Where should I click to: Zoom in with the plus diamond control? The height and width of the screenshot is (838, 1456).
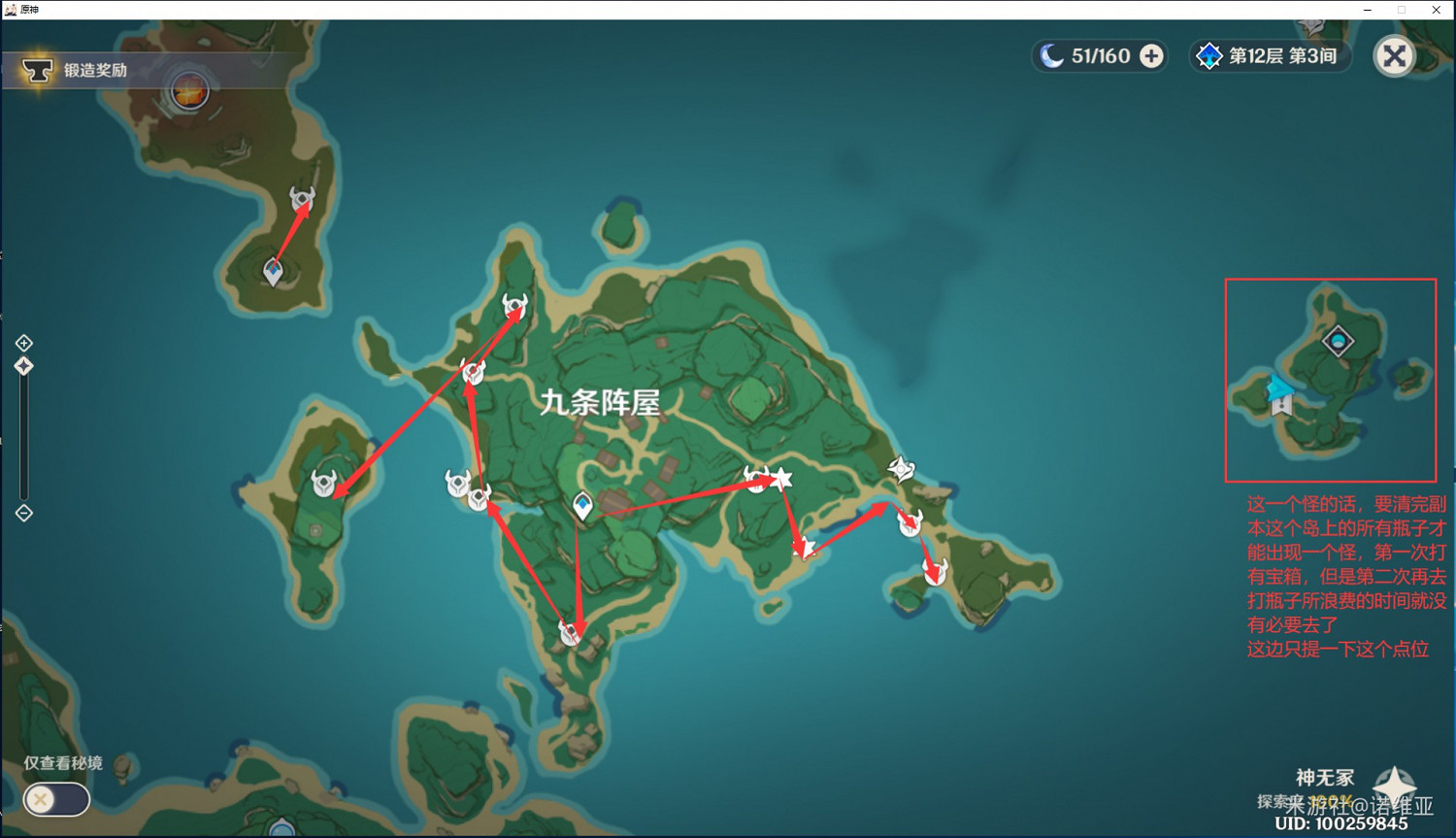[23, 342]
